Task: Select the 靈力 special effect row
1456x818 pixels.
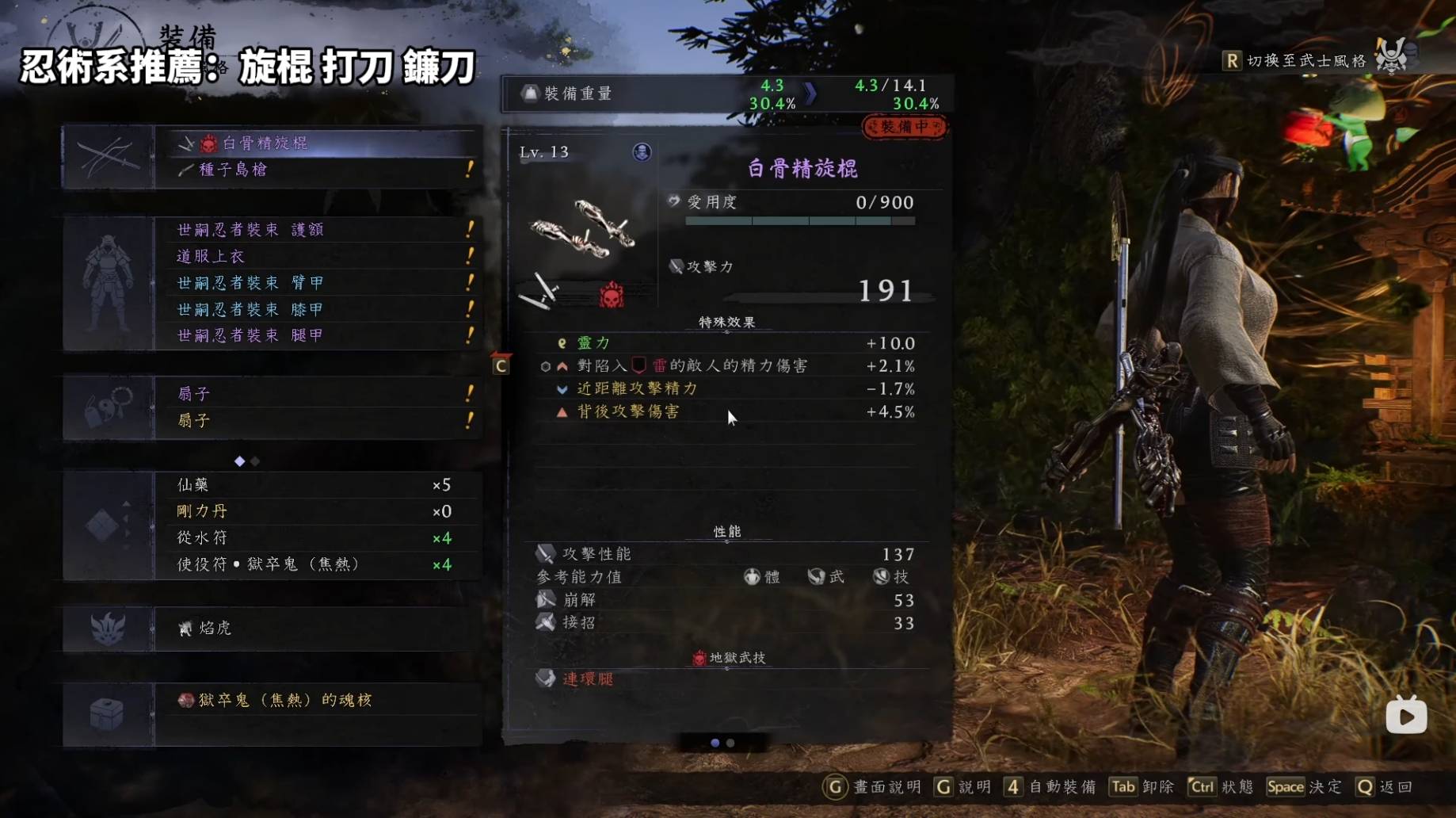Action: [x=729, y=343]
